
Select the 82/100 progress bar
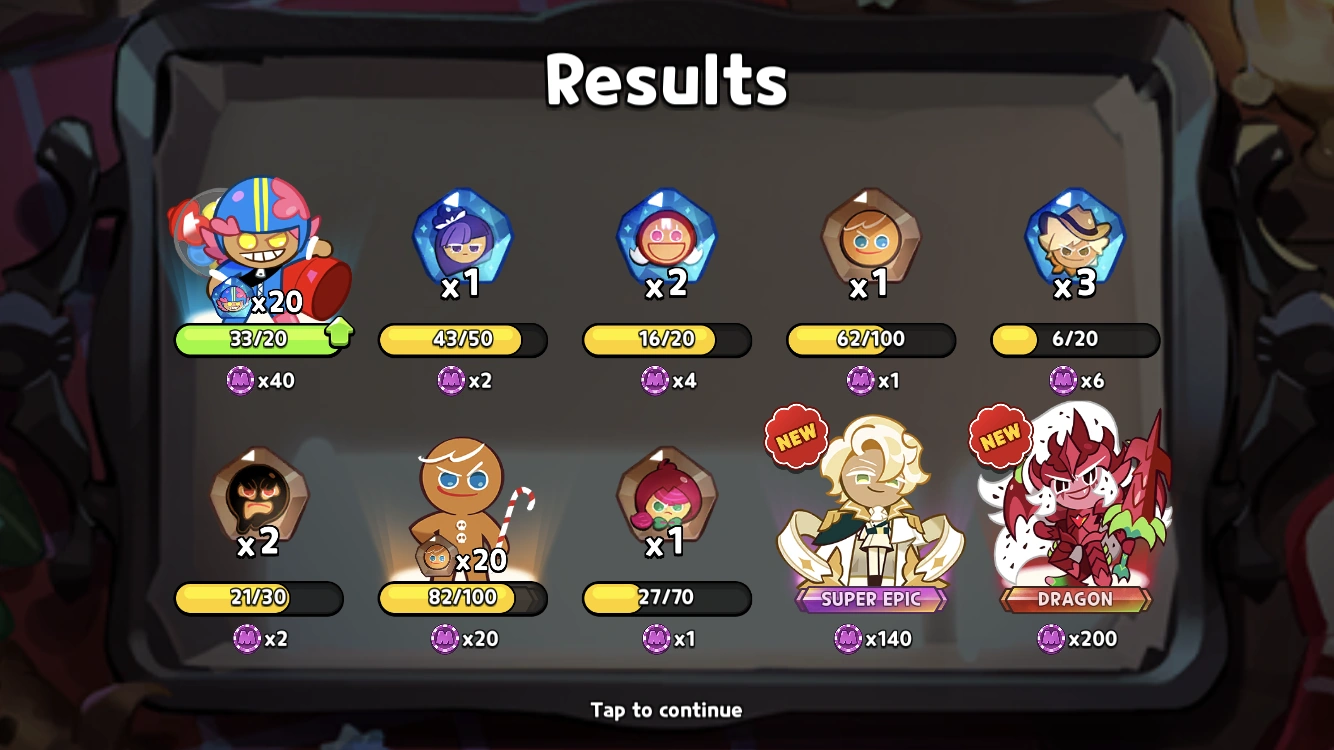(x=462, y=599)
